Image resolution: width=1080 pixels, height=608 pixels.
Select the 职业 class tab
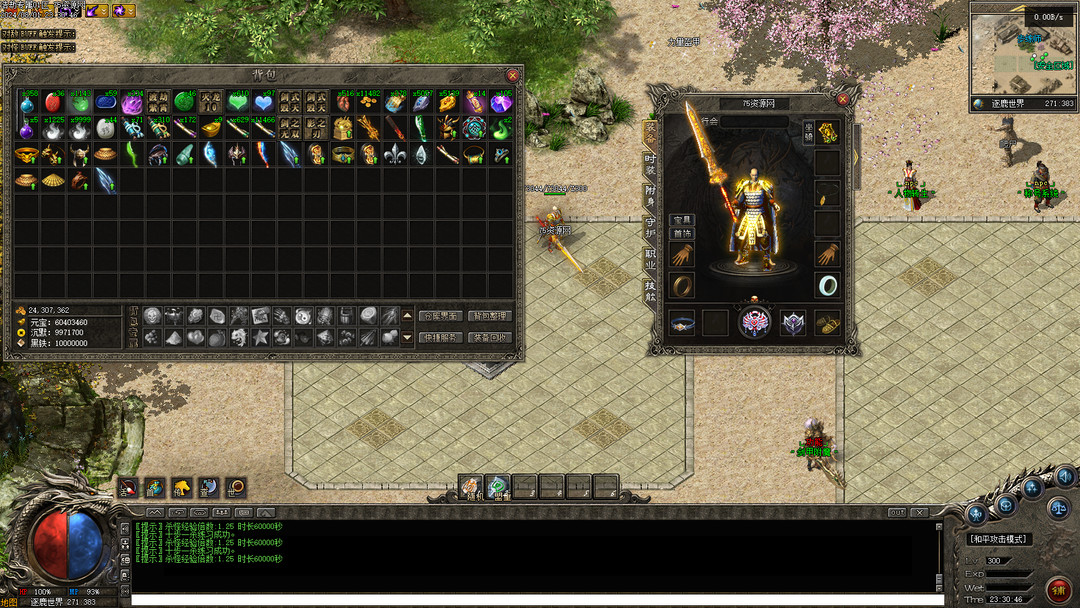[x=650, y=258]
